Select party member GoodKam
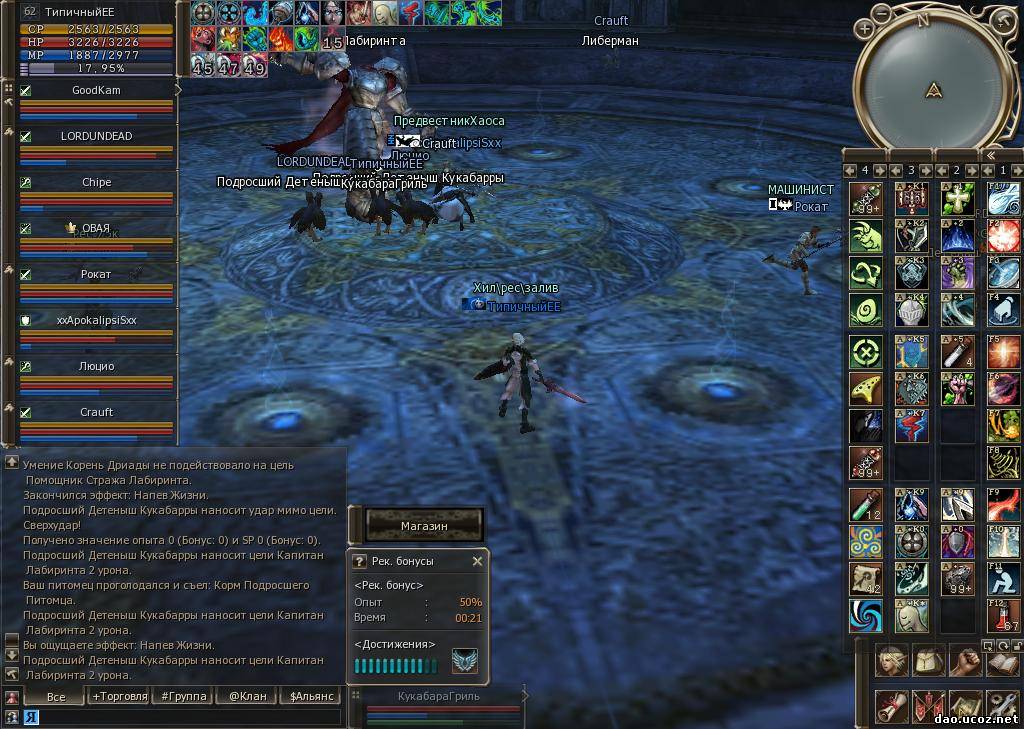The height and width of the screenshot is (729, 1024). (x=96, y=90)
